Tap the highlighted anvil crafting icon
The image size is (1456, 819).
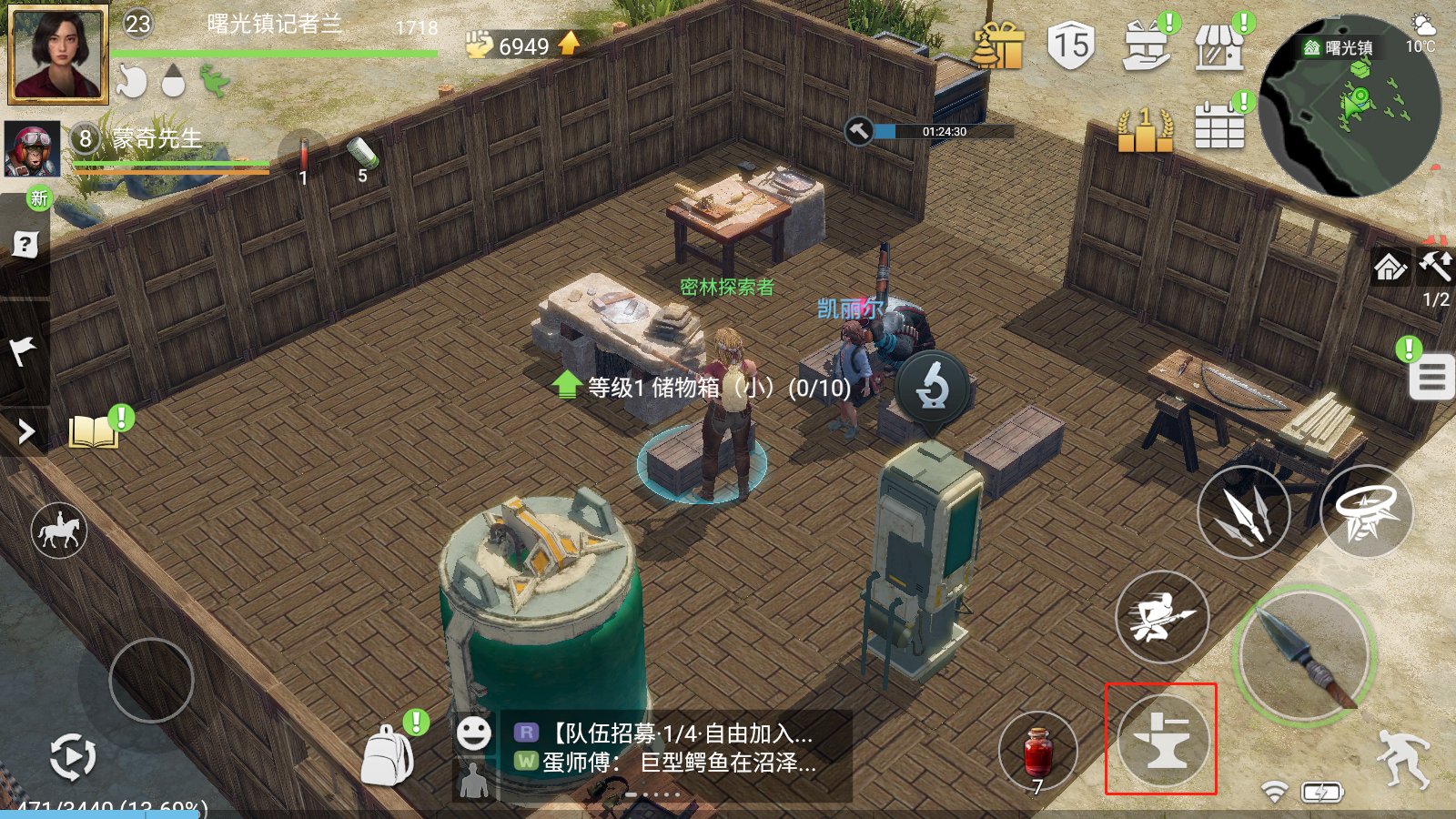[1161, 740]
